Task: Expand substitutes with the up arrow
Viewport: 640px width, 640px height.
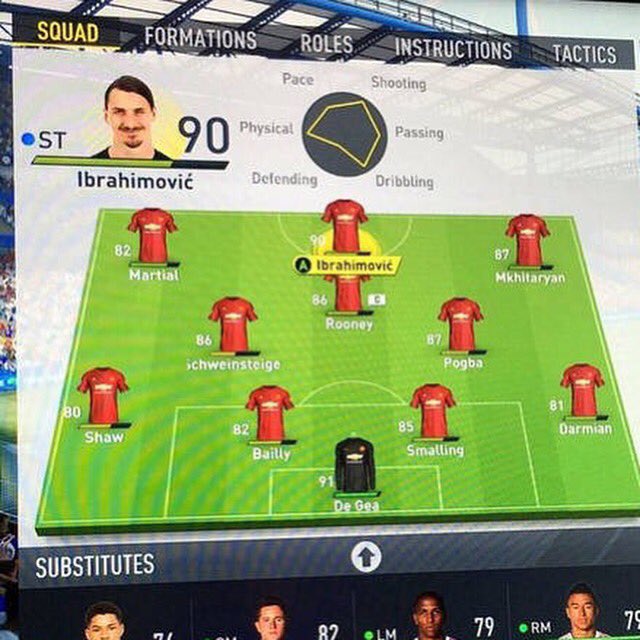Action: 366,556
